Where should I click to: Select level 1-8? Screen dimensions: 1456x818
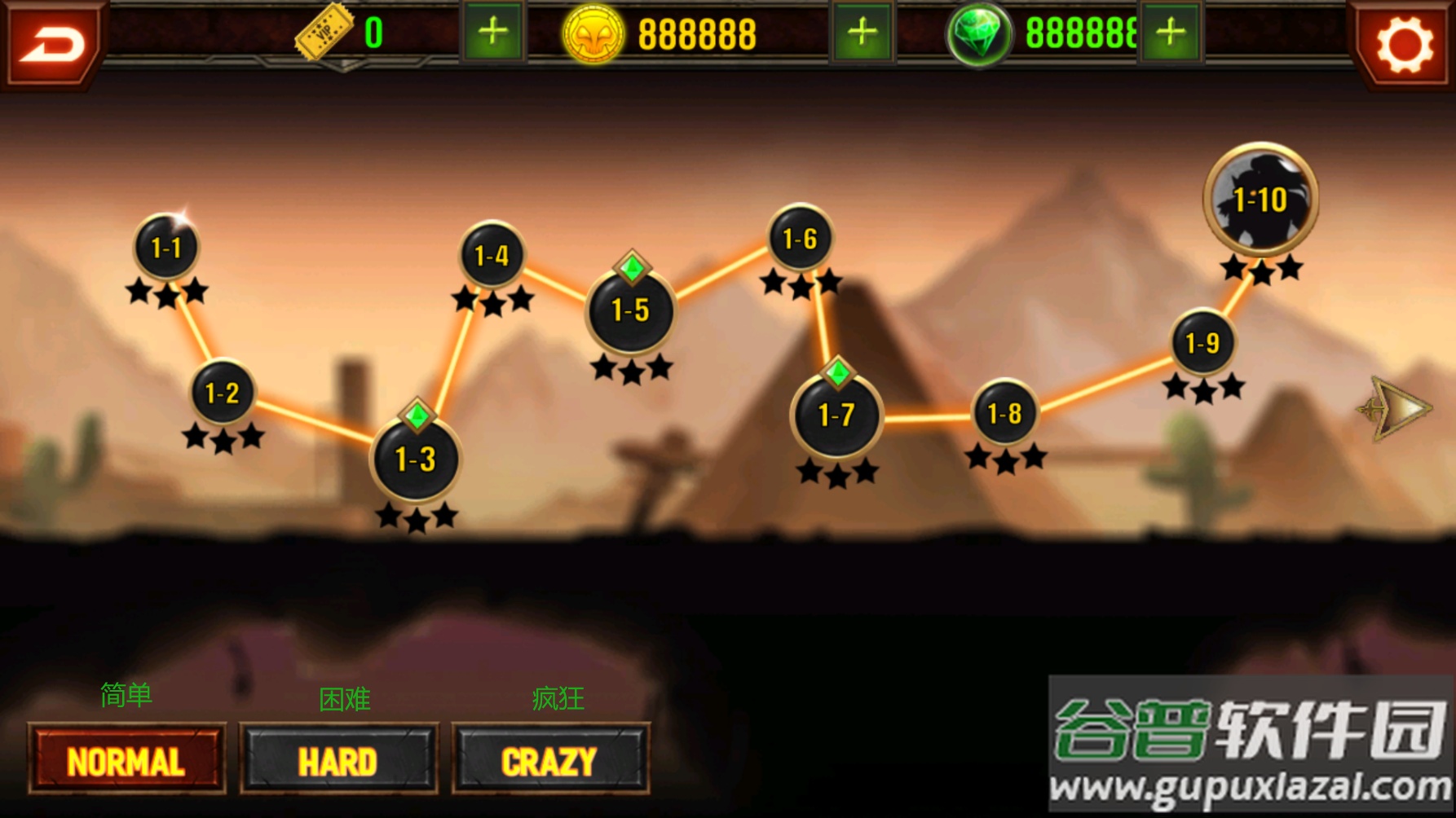click(1004, 413)
